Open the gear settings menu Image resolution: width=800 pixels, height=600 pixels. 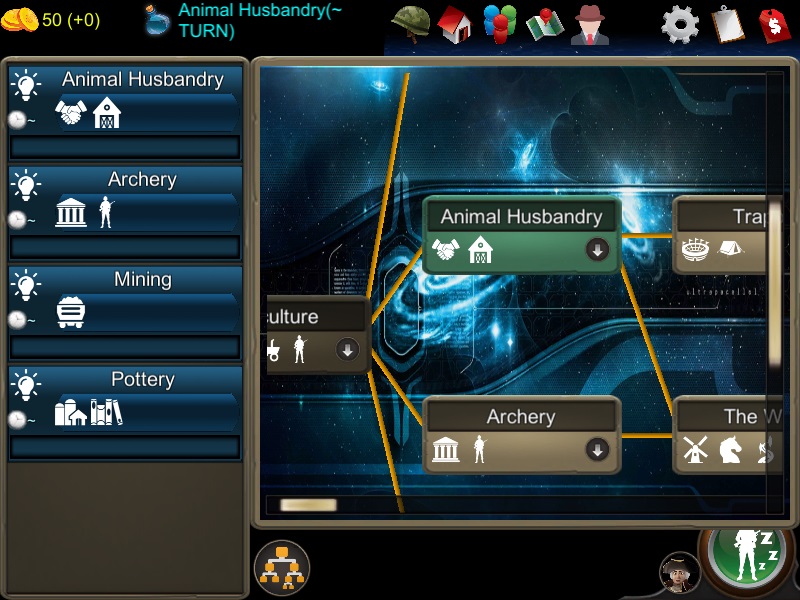pos(681,23)
